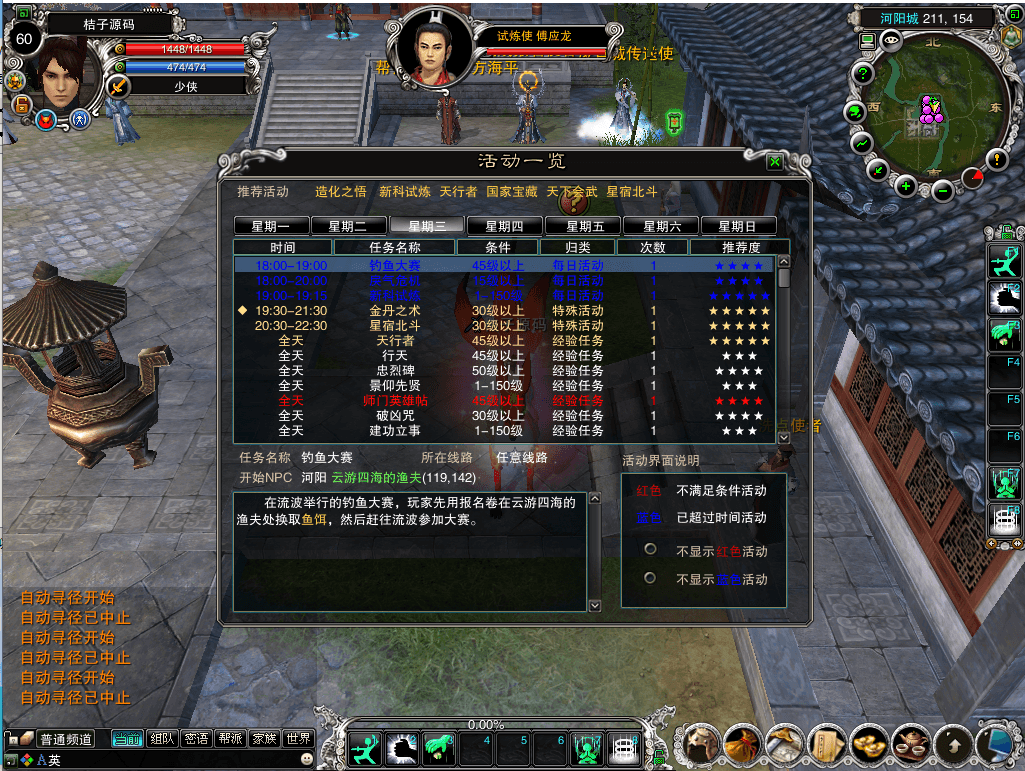Zoom out the minimap with minus button
The image size is (1025, 771).
[942, 187]
